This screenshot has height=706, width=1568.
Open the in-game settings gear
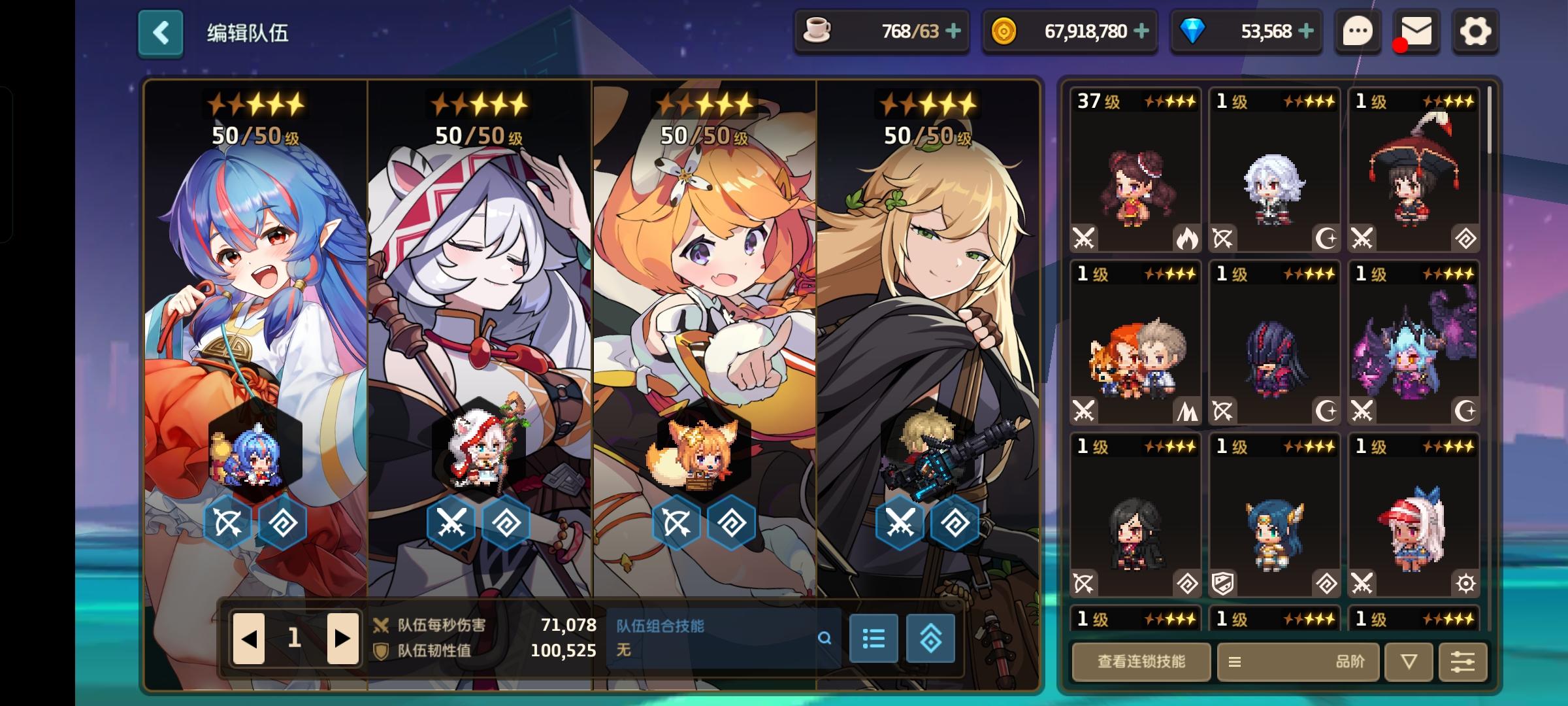click(1475, 31)
